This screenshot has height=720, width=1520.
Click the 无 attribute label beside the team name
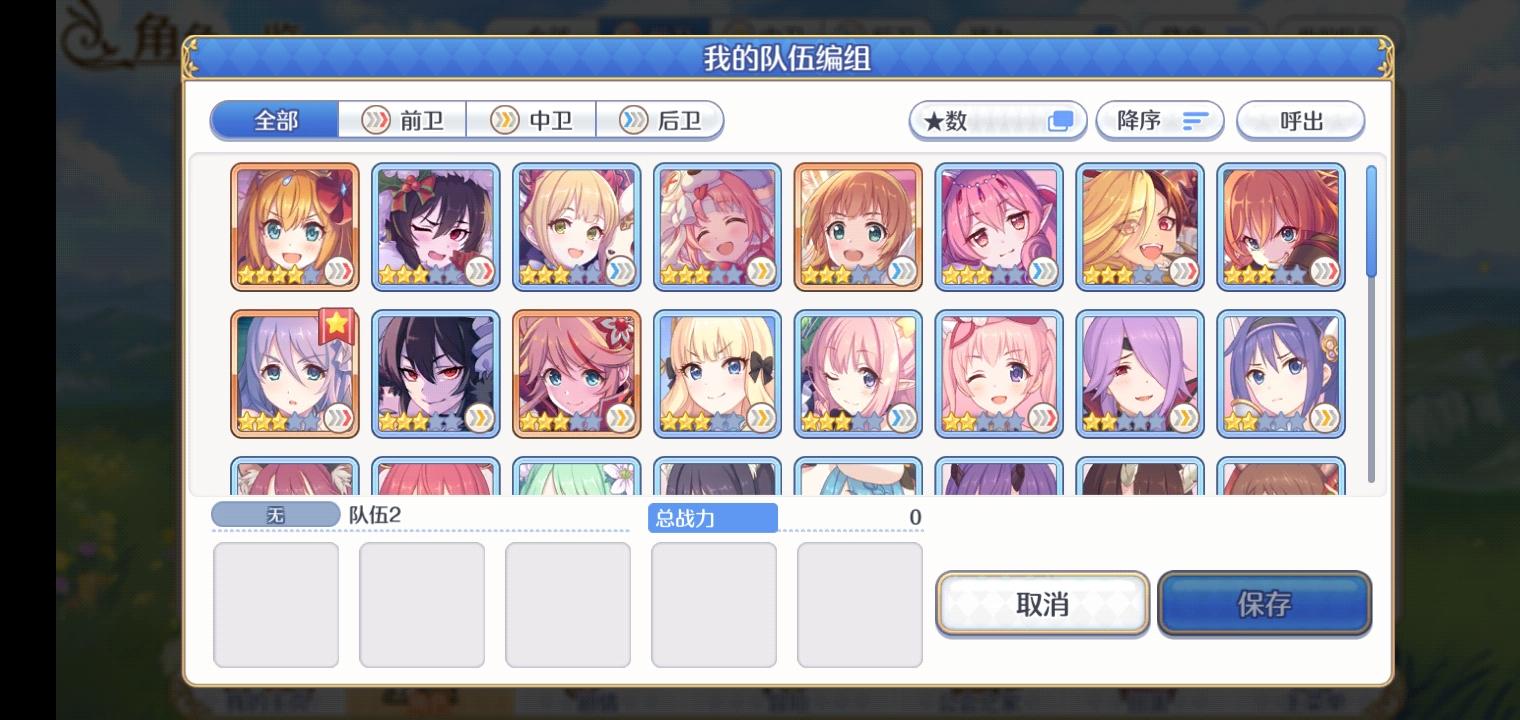tap(275, 516)
